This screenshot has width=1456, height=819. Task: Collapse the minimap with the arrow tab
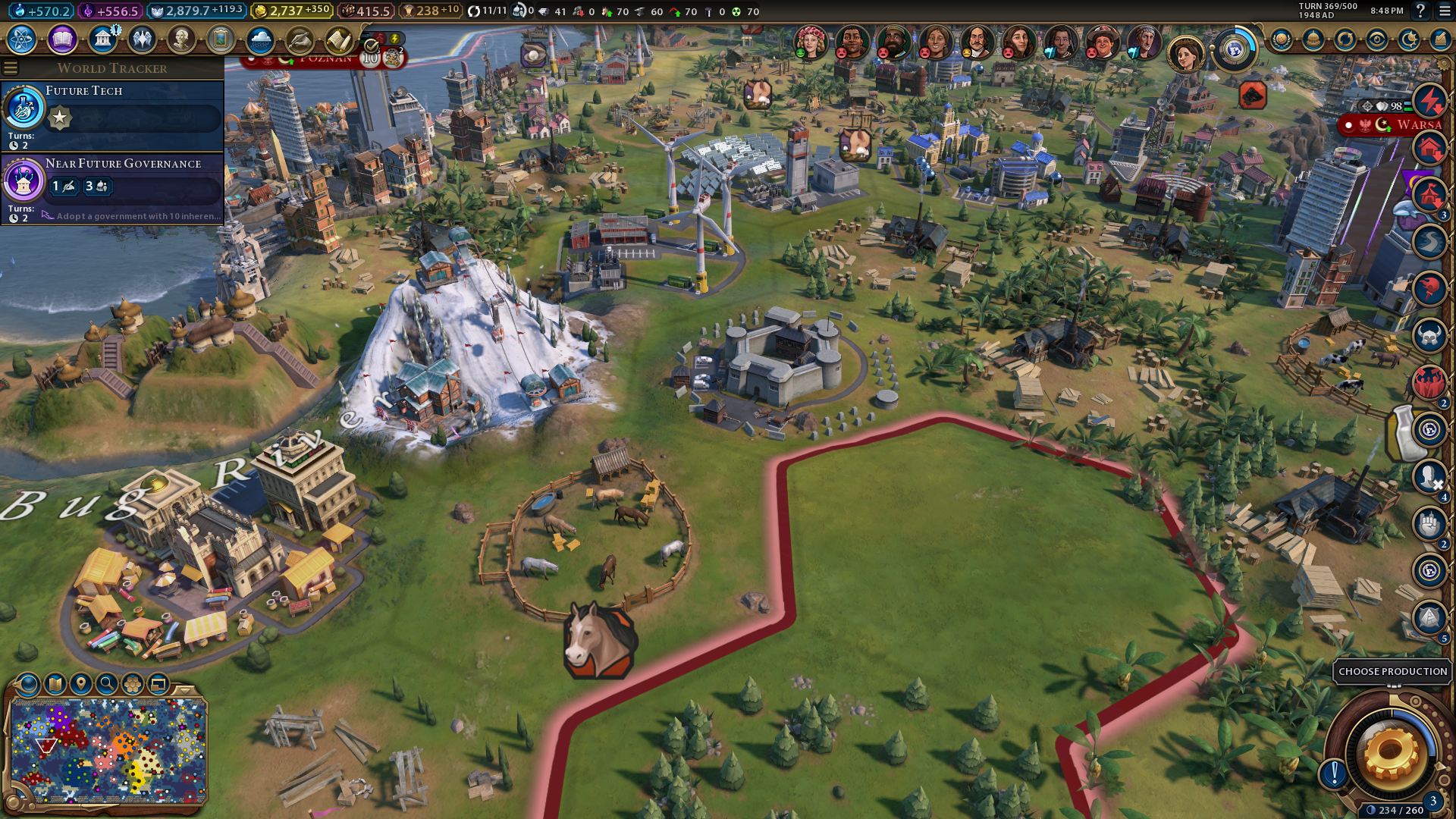pos(184,690)
